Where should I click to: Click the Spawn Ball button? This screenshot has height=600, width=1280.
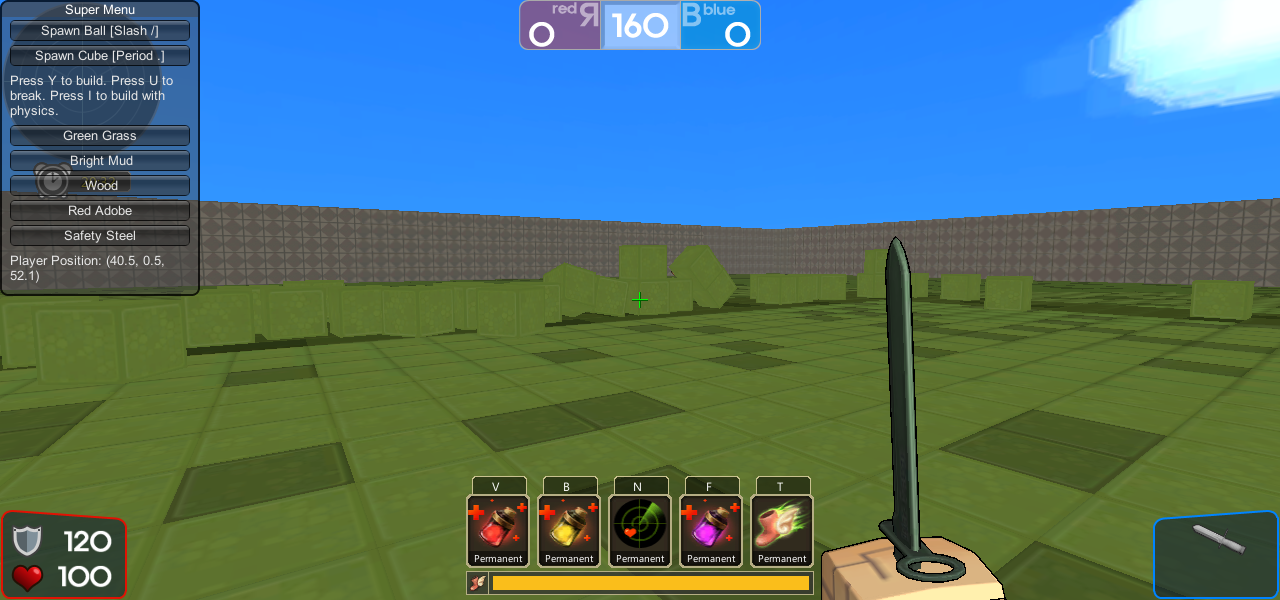[x=100, y=31]
